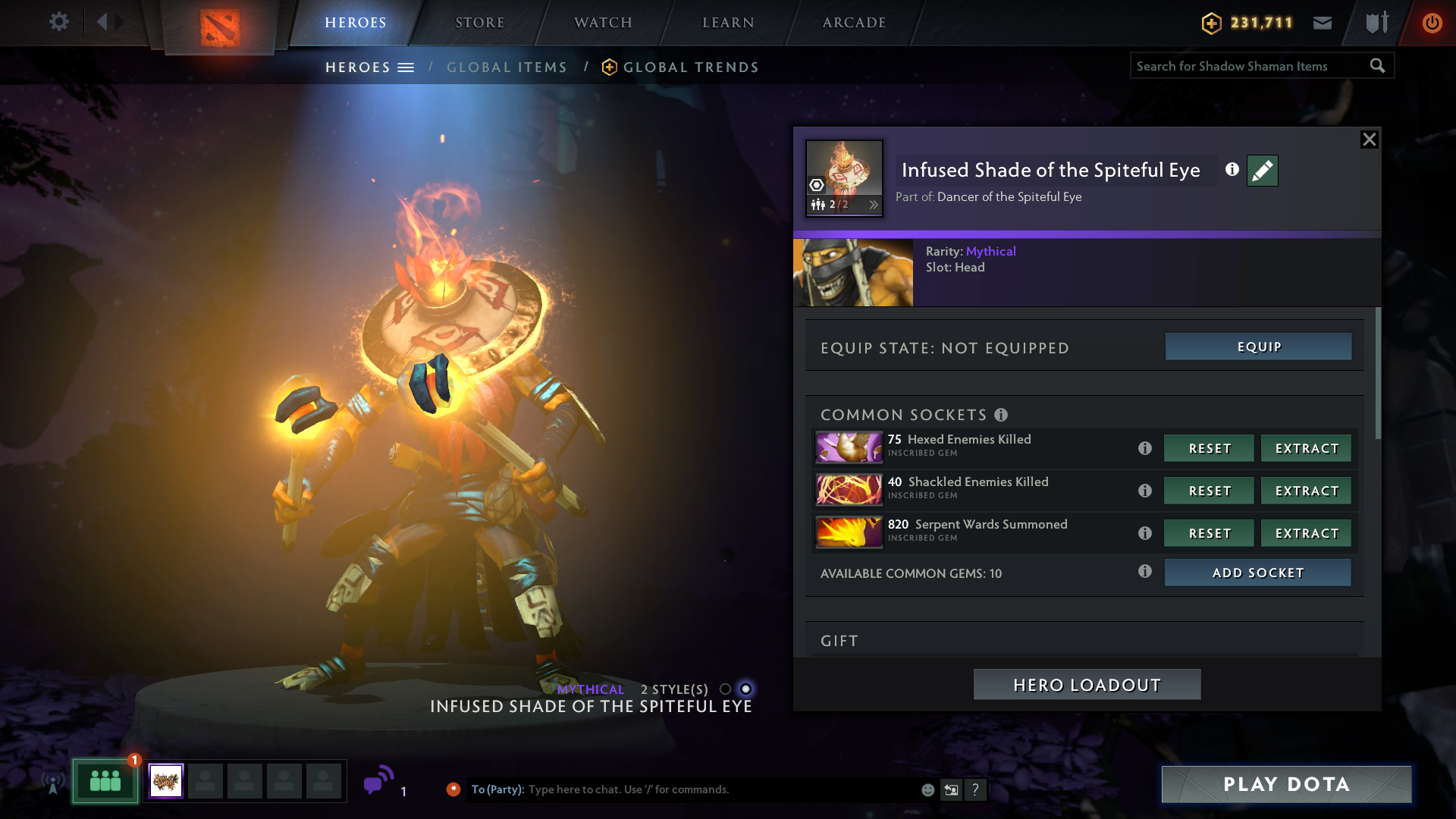The width and height of the screenshot is (1456, 819).
Task: Click the party chat input box
Action: (x=720, y=789)
